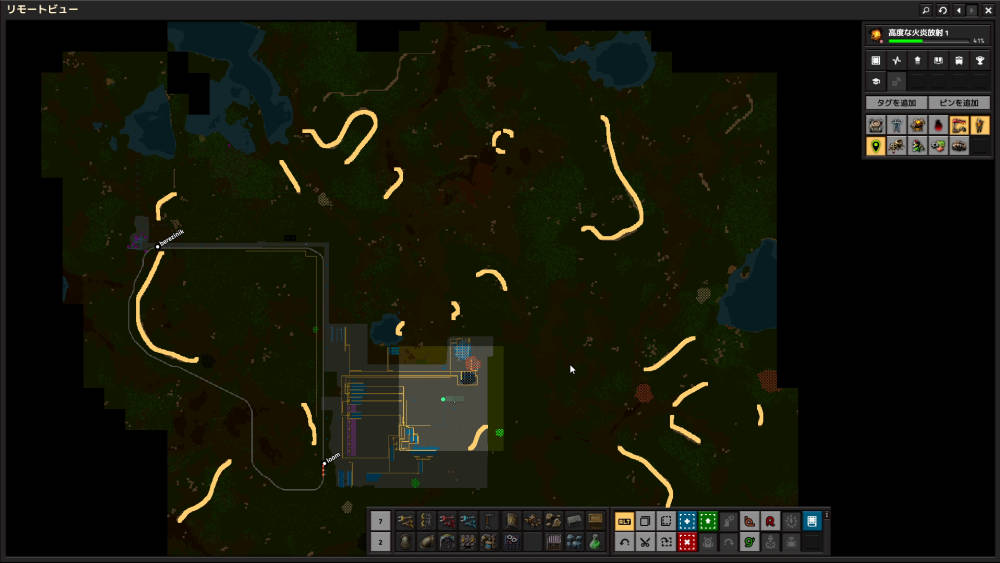Select the cut scissors tool
The height and width of the screenshot is (563, 1000).
pyautogui.click(x=645, y=542)
